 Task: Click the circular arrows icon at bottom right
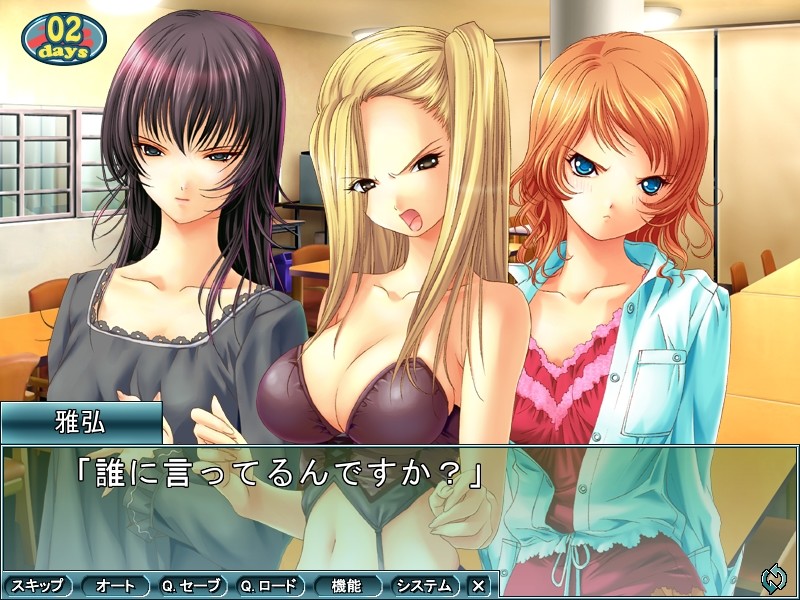pos(773,578)
